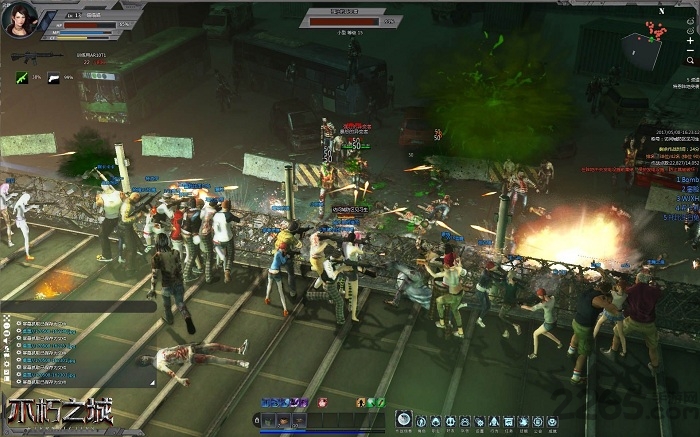Click the large round orb icon in bottom menu

coord(403,420)
